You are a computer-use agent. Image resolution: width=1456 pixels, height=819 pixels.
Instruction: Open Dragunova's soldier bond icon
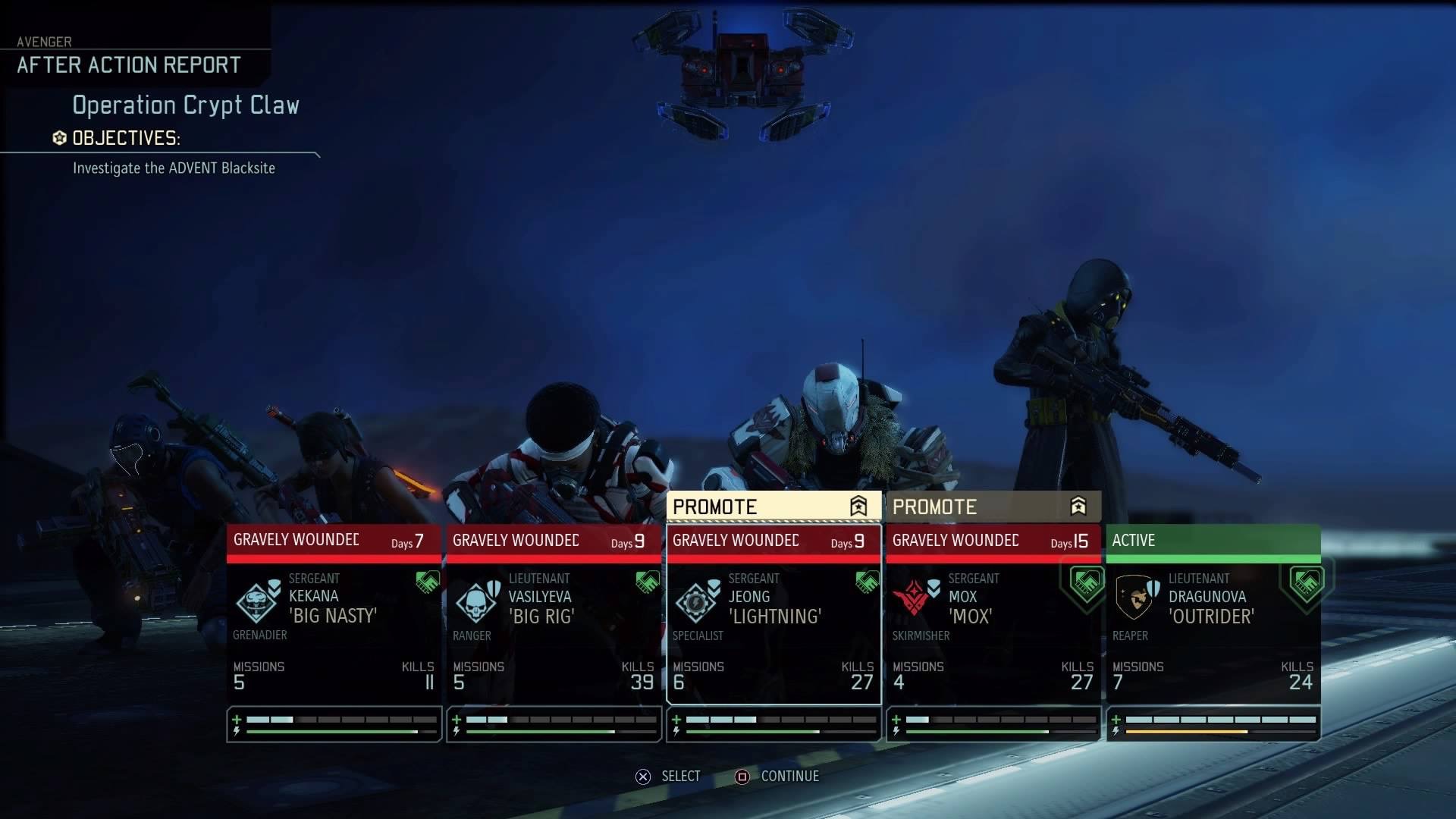tap(1306, 582)
